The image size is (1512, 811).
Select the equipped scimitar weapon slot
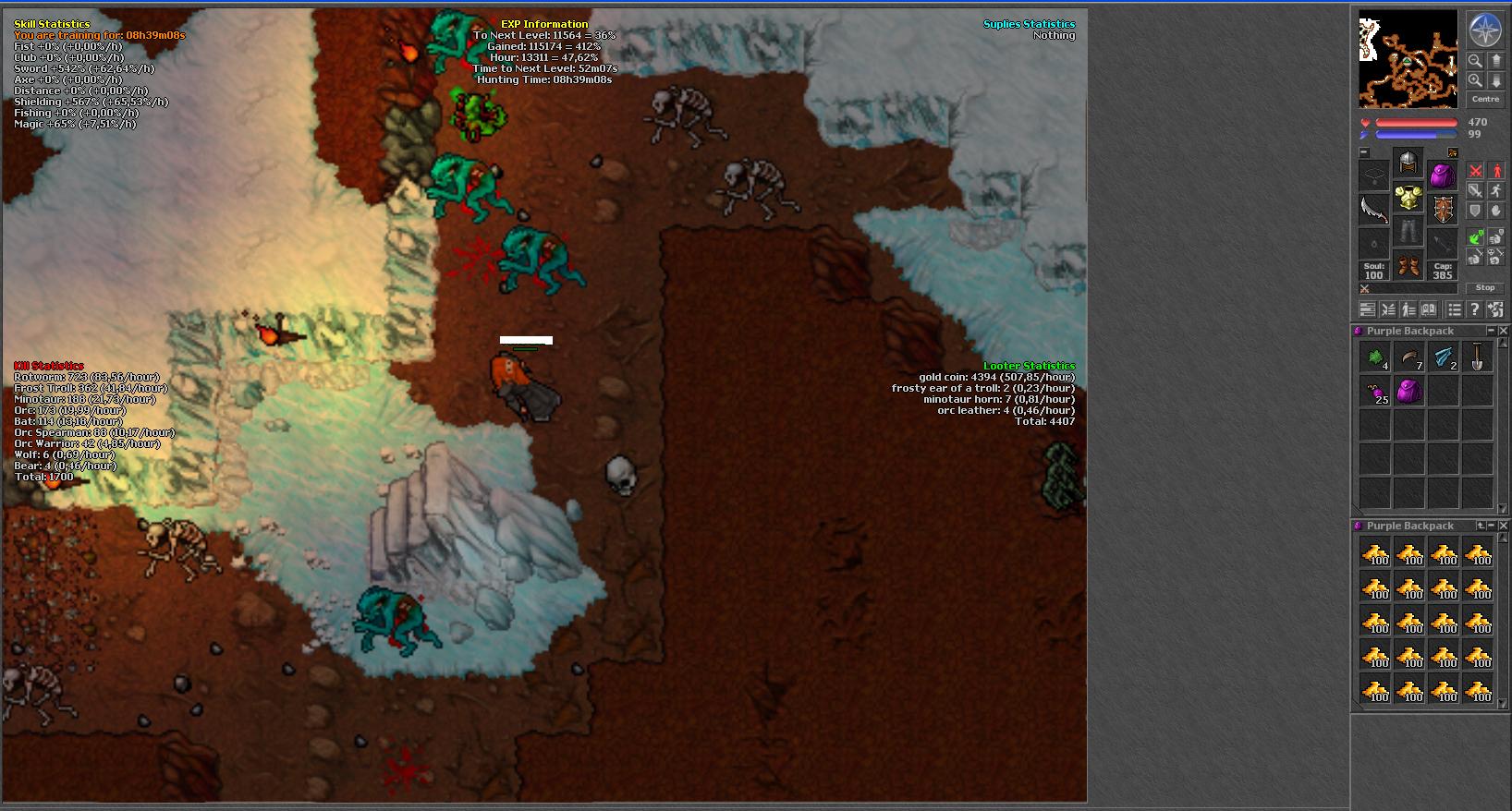point(1374,210)
